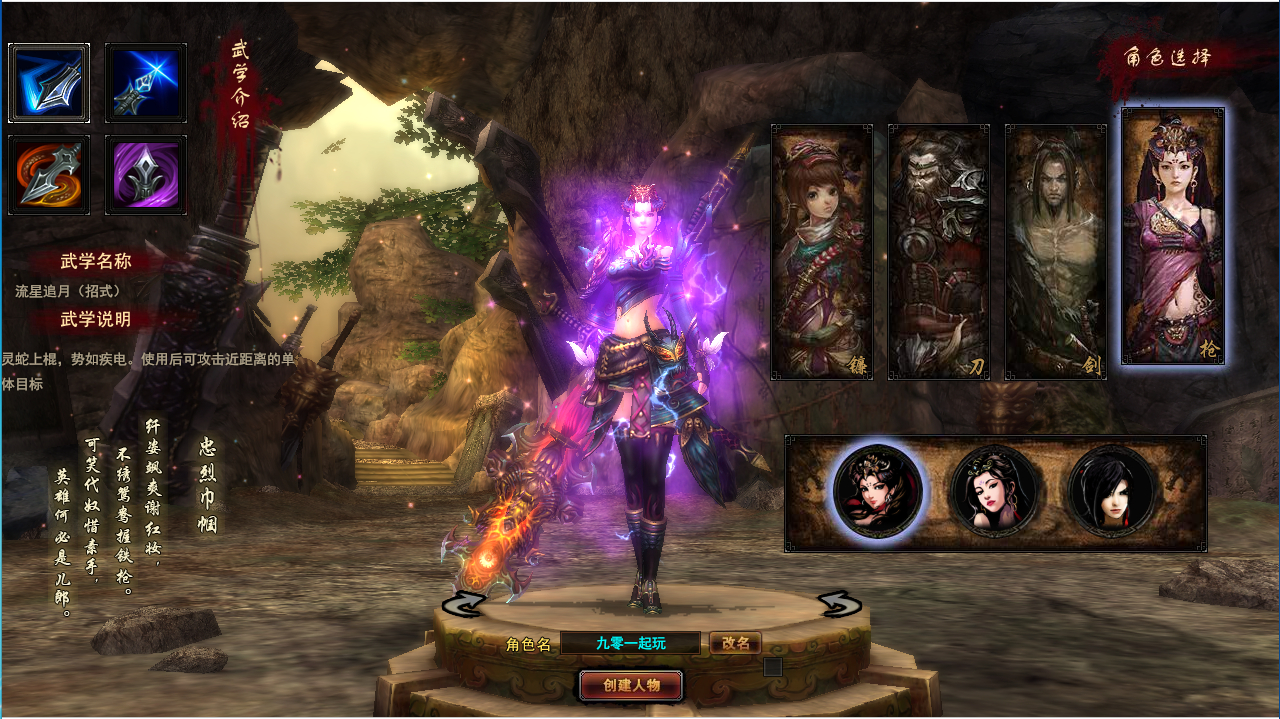Rotate the character with the left arrow

(x=463, y=604)
